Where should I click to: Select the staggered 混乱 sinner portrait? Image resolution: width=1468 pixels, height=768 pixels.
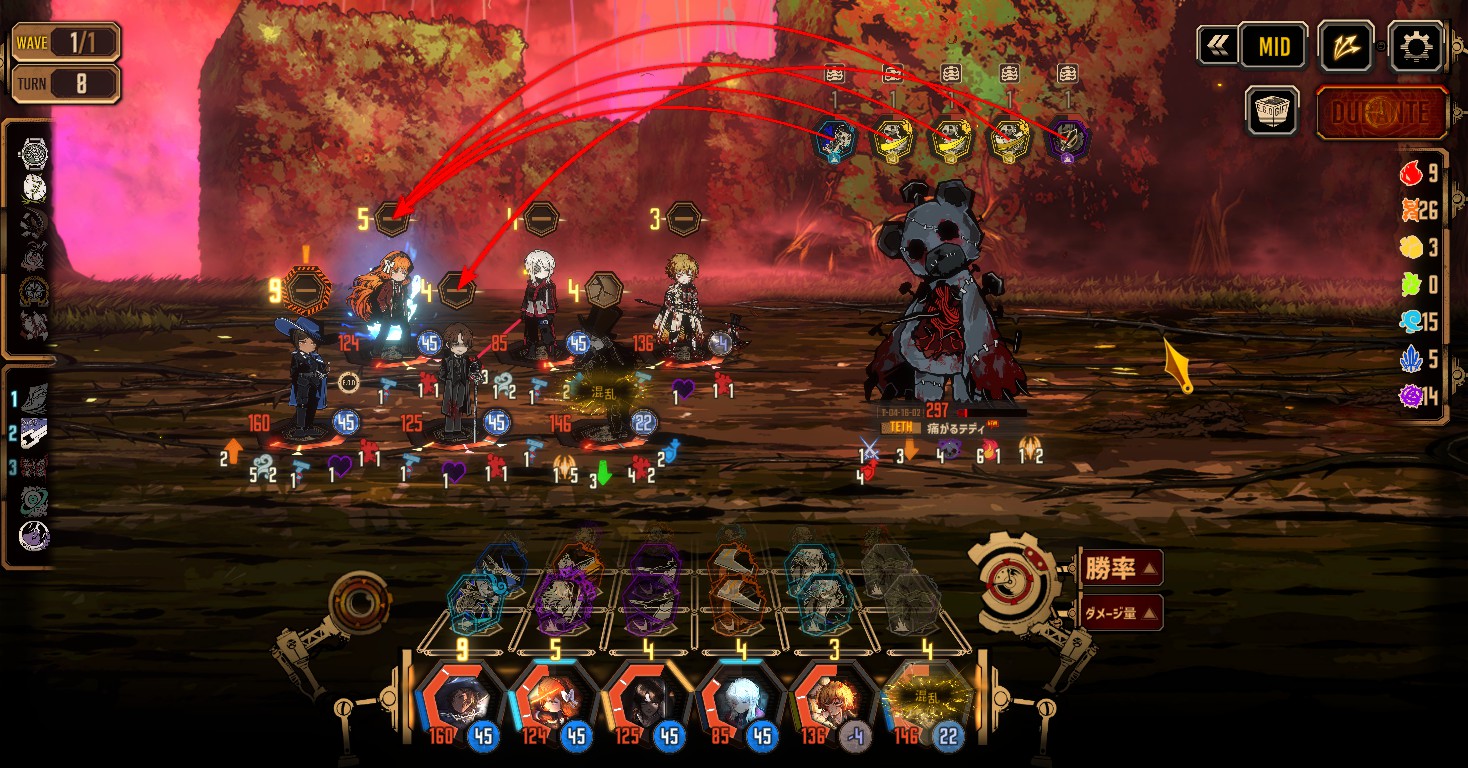click(x=924, y=700)
